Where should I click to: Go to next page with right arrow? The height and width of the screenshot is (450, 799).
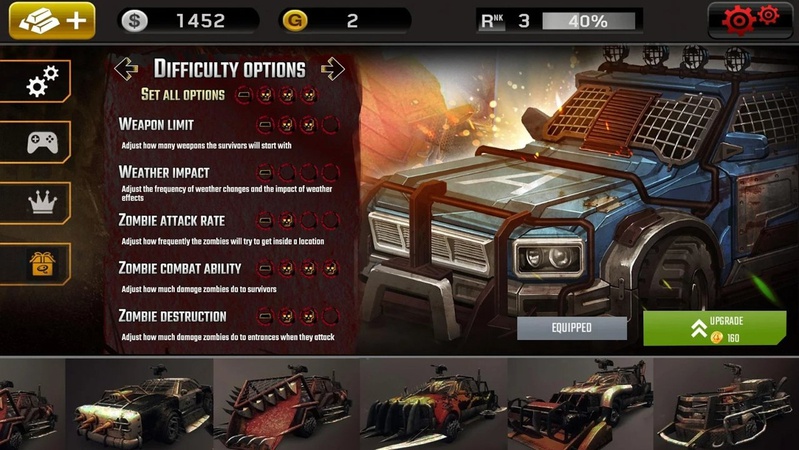[x=332, y=69]
